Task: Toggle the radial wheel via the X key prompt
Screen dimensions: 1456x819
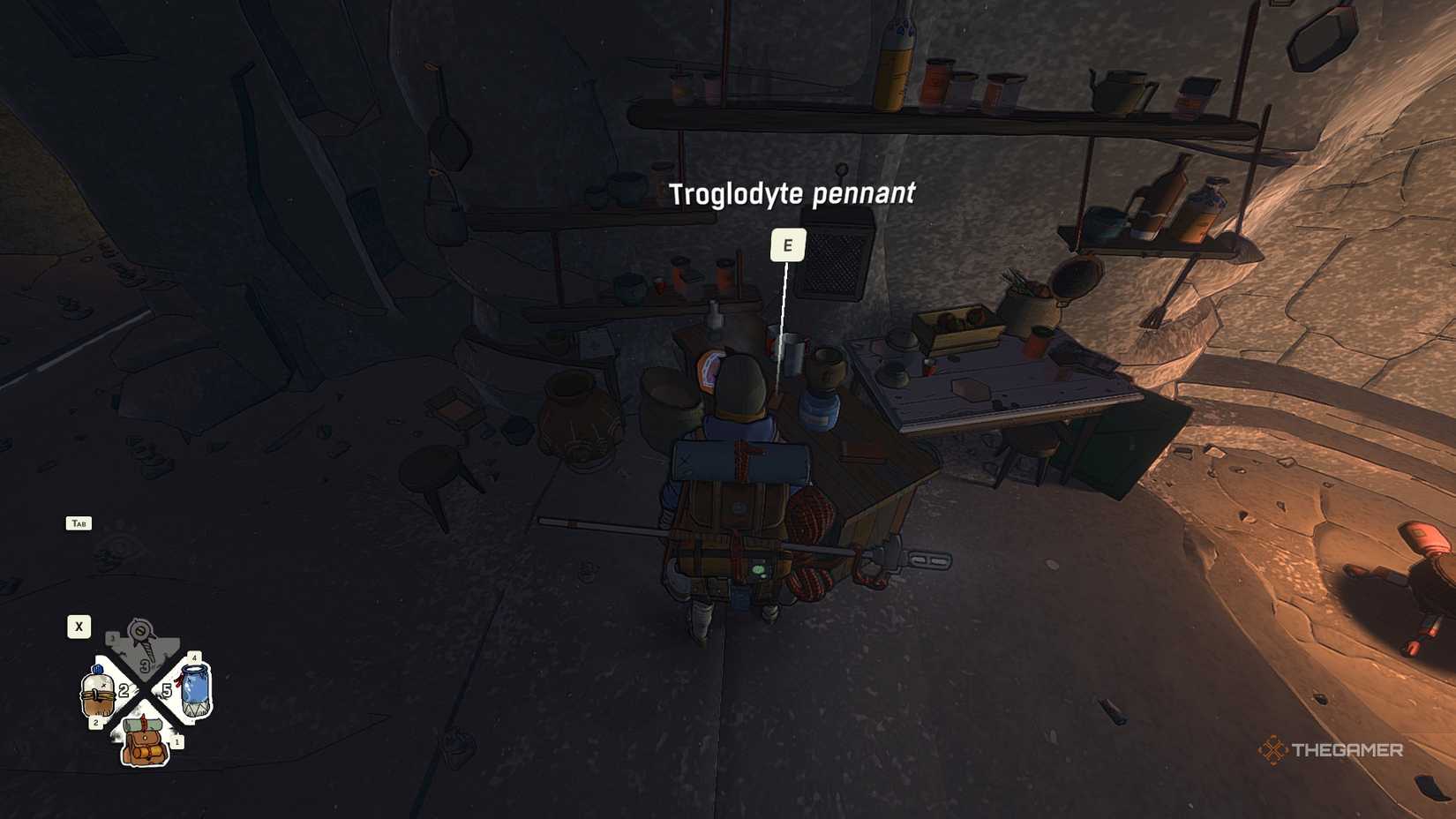Action: [x=79, y=627]
